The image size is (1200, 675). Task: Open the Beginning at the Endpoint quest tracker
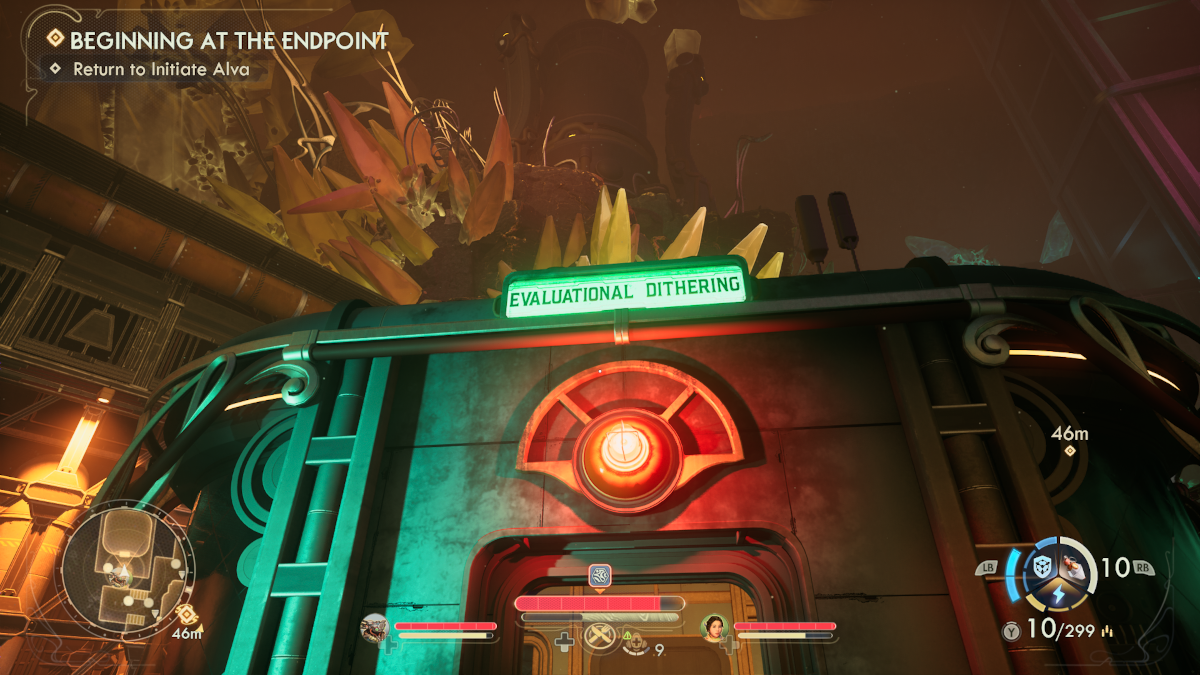[x=228, y=42]
